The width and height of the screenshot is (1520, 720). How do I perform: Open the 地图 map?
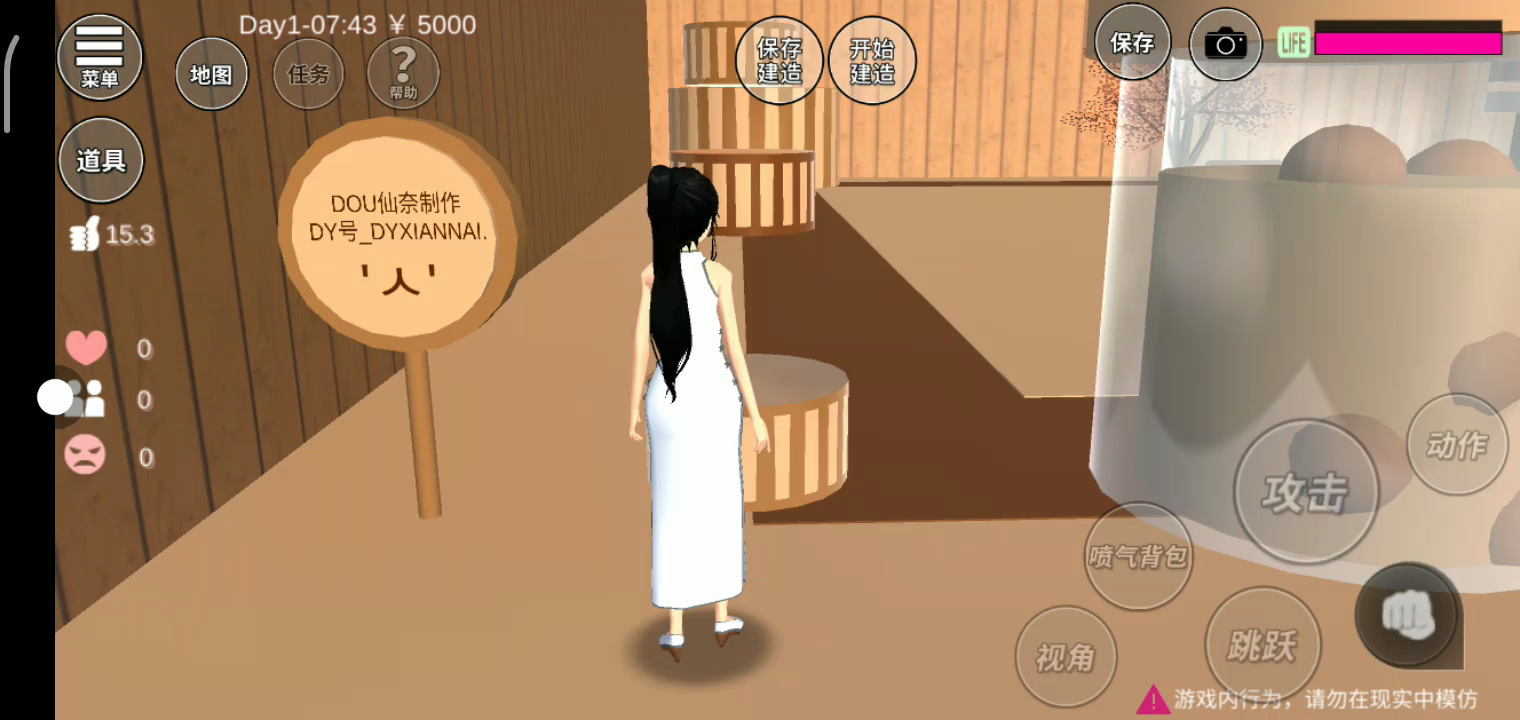pos(211,74)
